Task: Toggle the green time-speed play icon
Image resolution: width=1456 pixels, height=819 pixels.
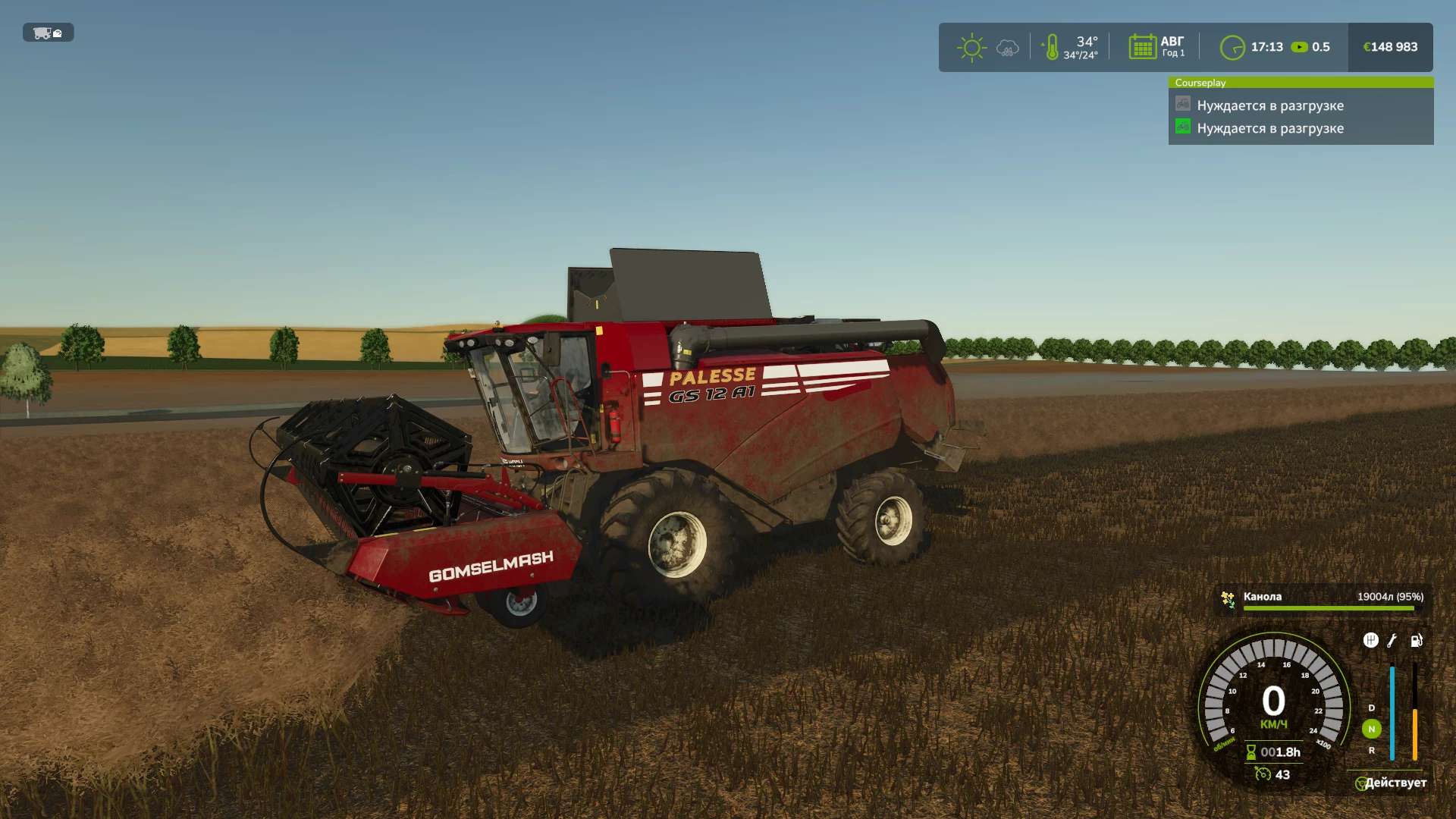Action: pos(1299,47)
